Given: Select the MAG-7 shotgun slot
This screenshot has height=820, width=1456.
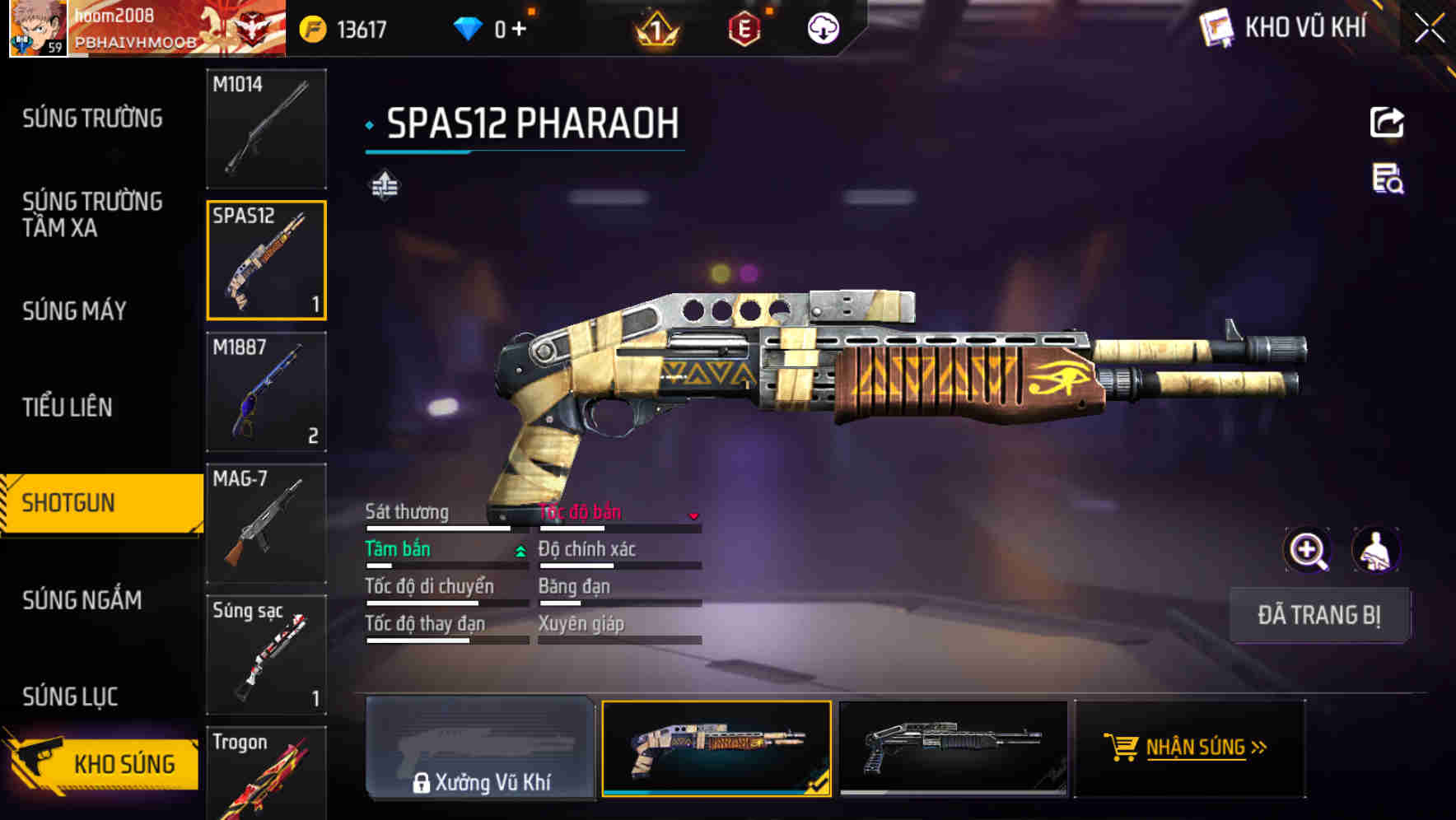Looking at the screenshot, I should tap(266, 524).
